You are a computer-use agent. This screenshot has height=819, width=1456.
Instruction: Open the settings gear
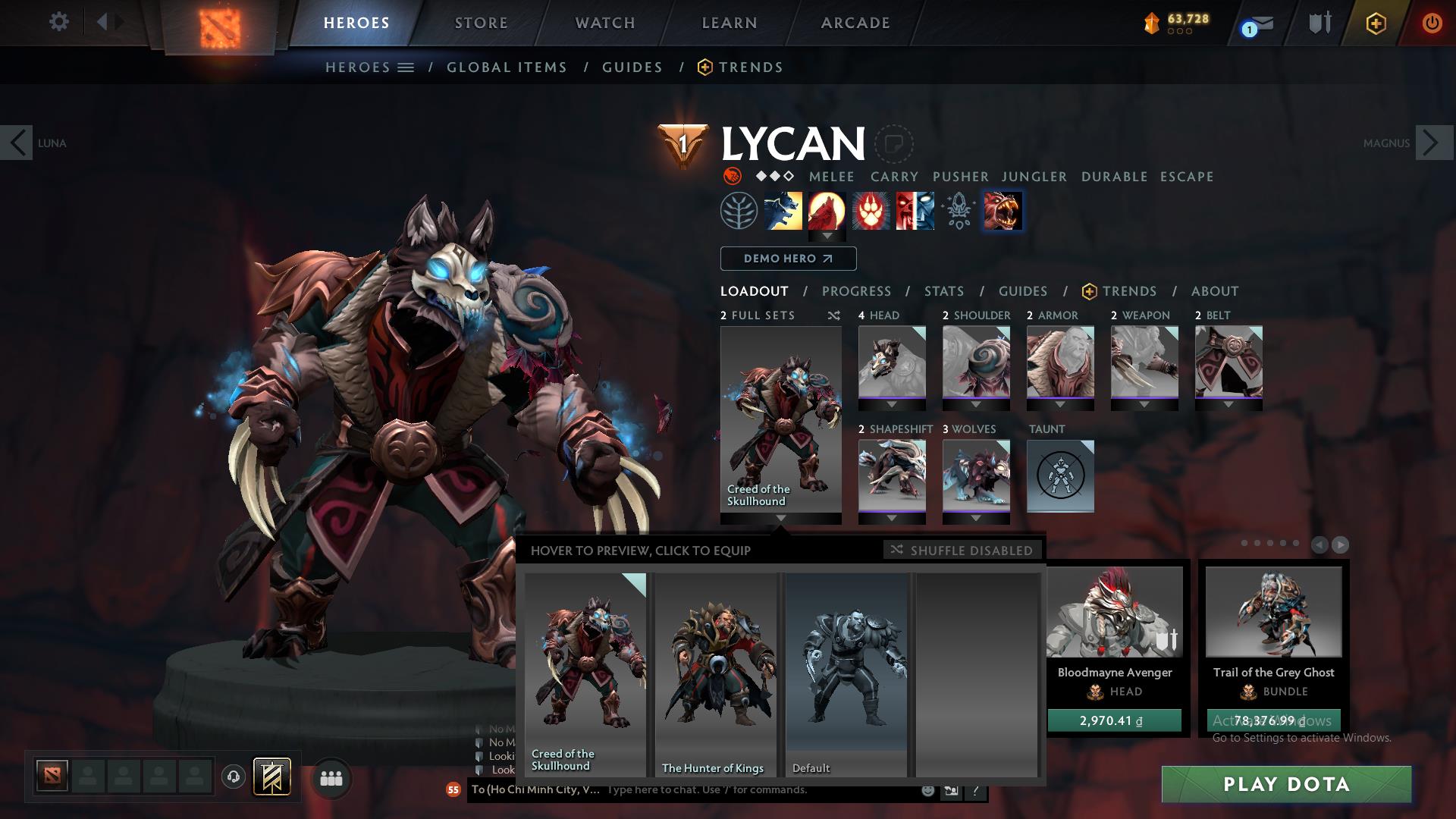click(59, 22)
